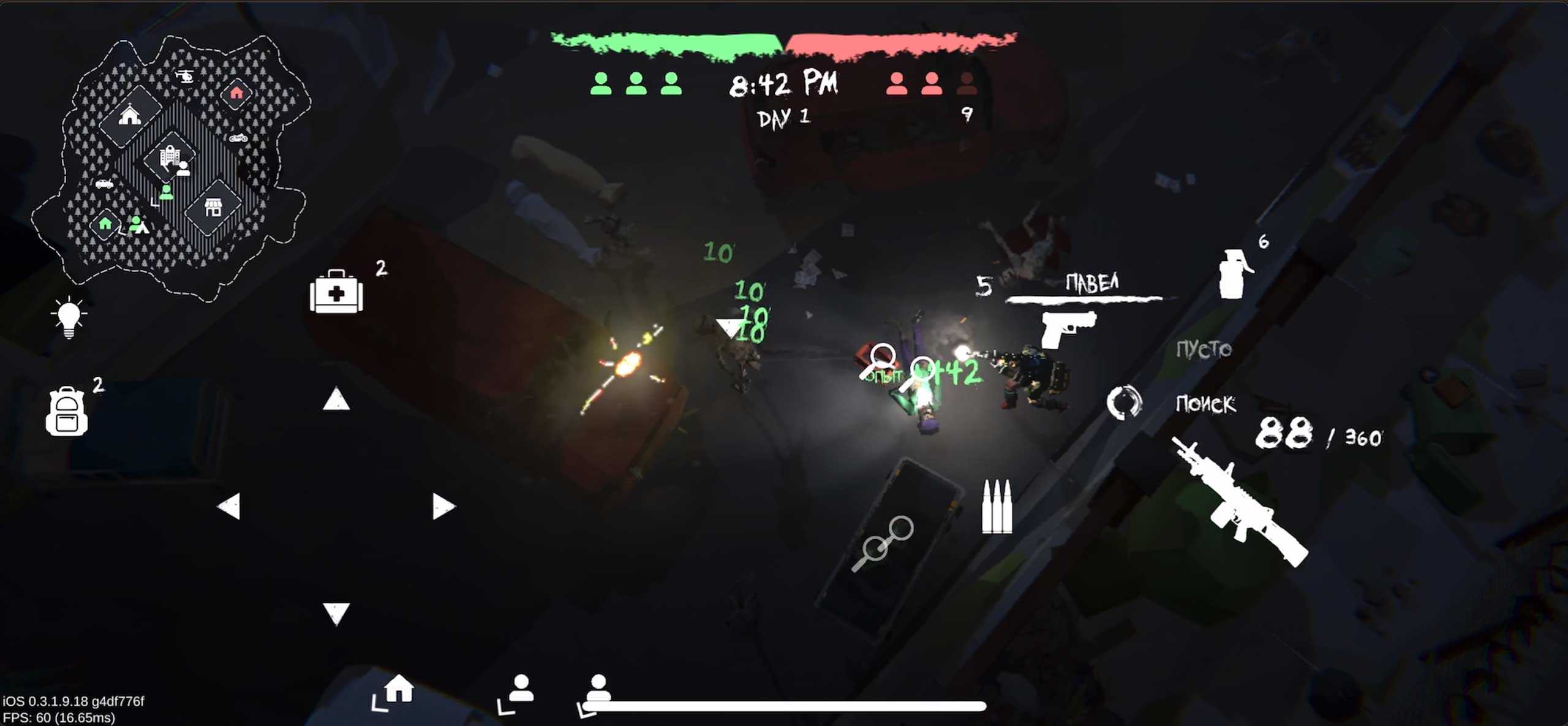
Task: Switch to the pistol weapon
Action: click(x=1068, y=328)
